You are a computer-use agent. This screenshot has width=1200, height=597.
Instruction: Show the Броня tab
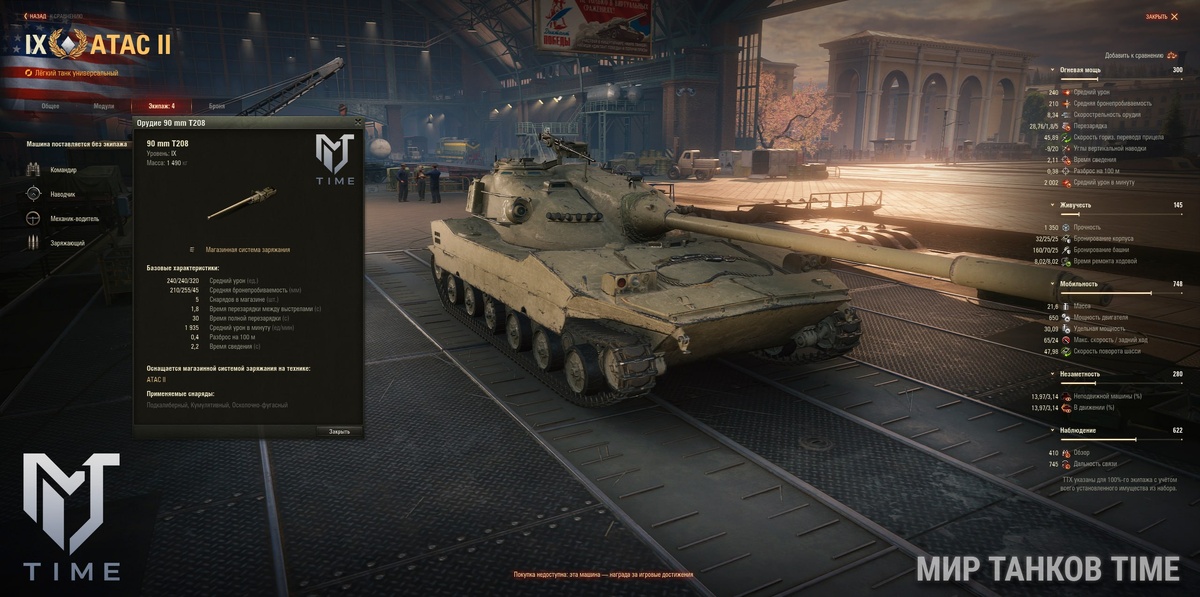[217, 105]
